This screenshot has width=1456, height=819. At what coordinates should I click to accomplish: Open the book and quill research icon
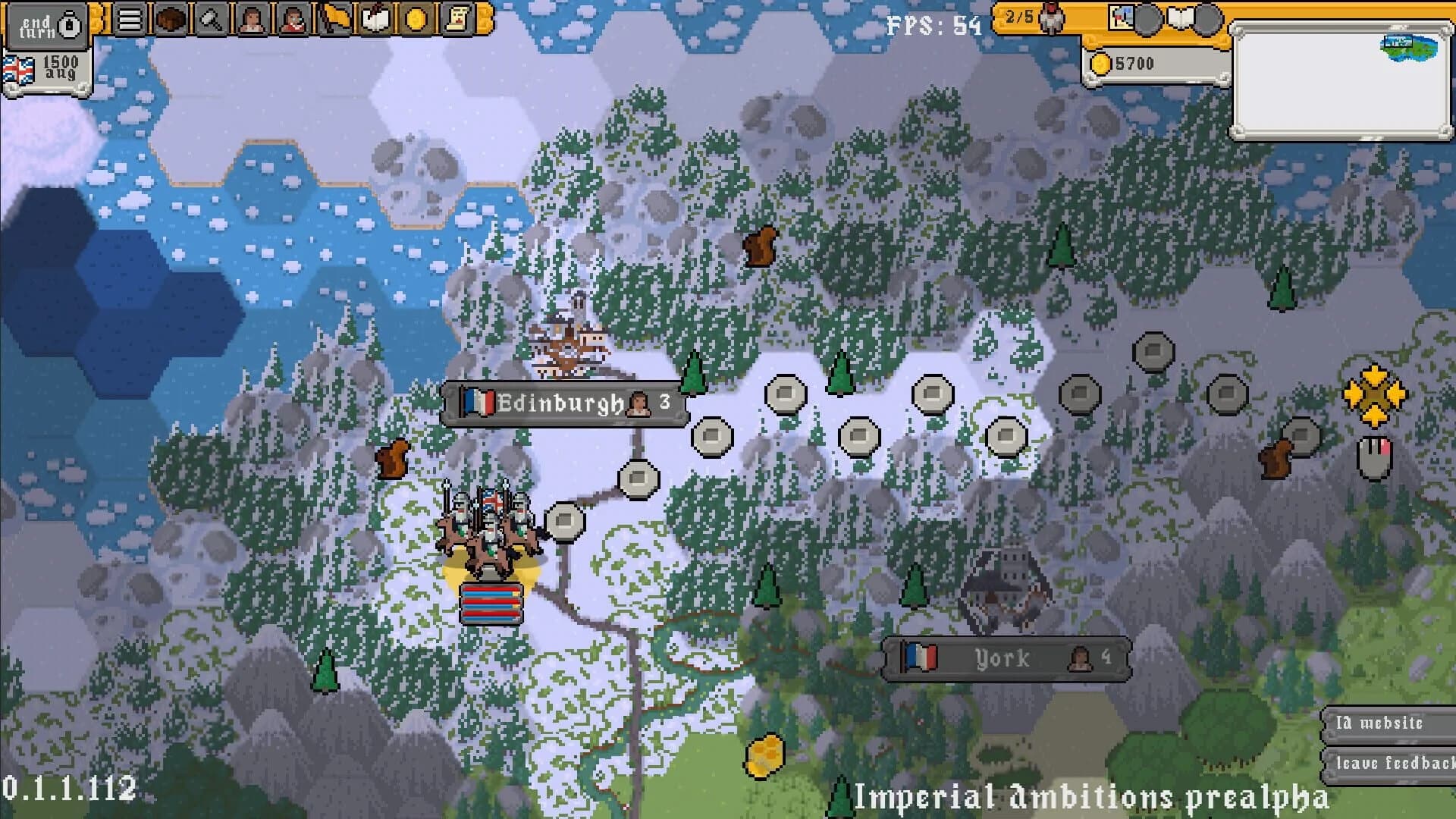[x=375, y=17]
